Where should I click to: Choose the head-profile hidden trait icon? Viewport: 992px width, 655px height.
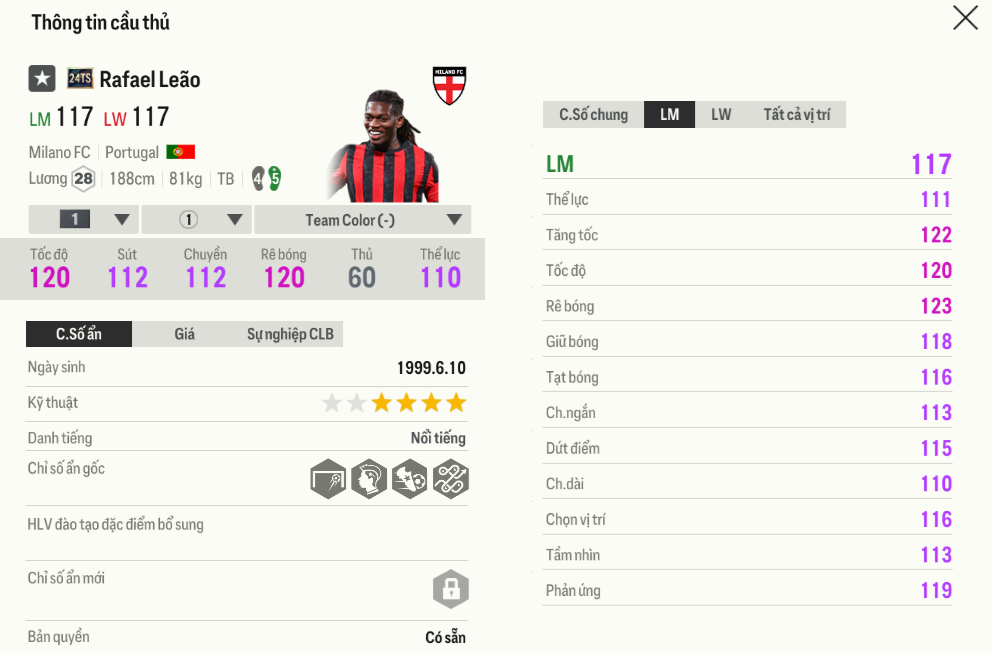click(369, 480)
